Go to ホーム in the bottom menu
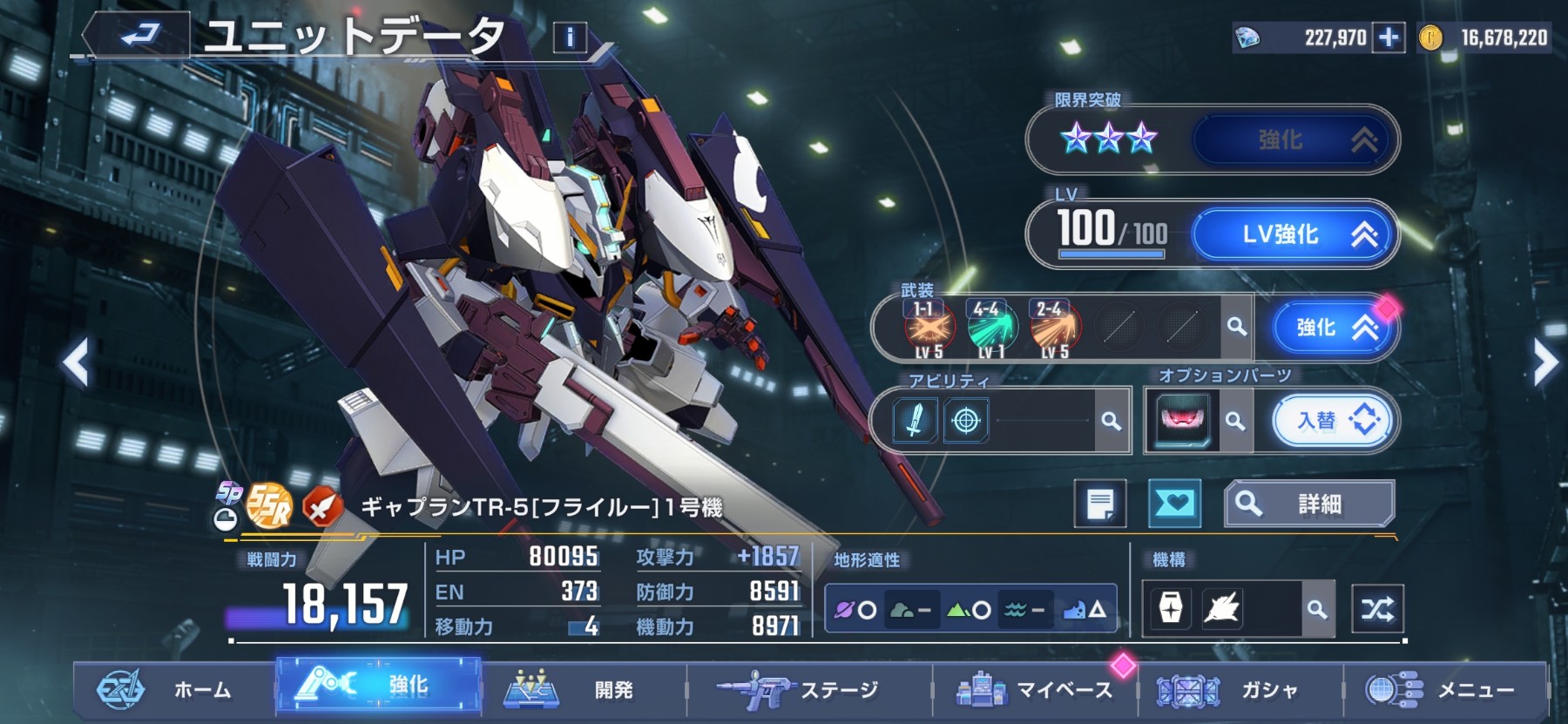Viewport: 1568px width, 724px height. (174, 690)
